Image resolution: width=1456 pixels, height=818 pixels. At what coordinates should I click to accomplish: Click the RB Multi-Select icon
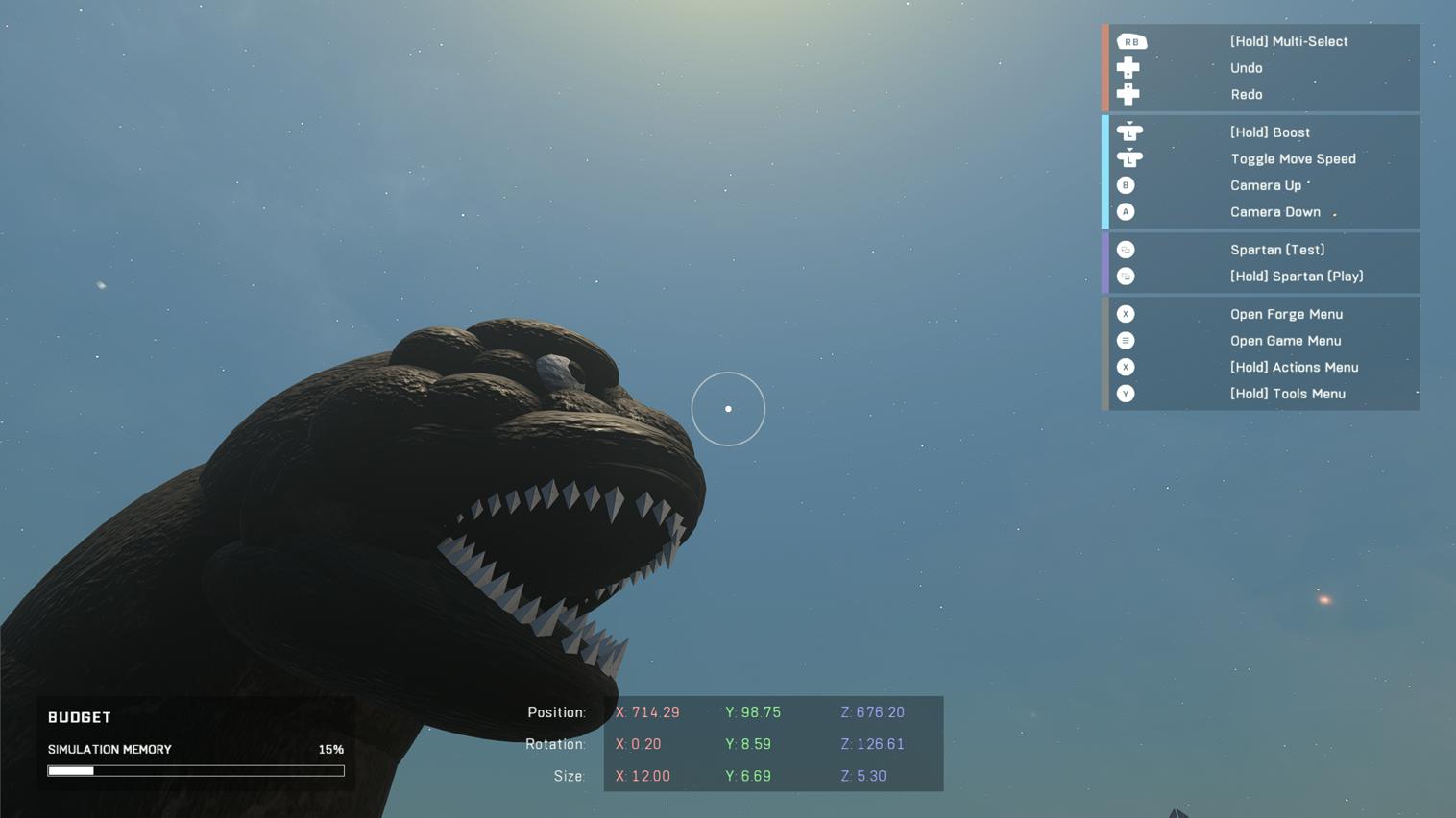(x=1131, y=41)
